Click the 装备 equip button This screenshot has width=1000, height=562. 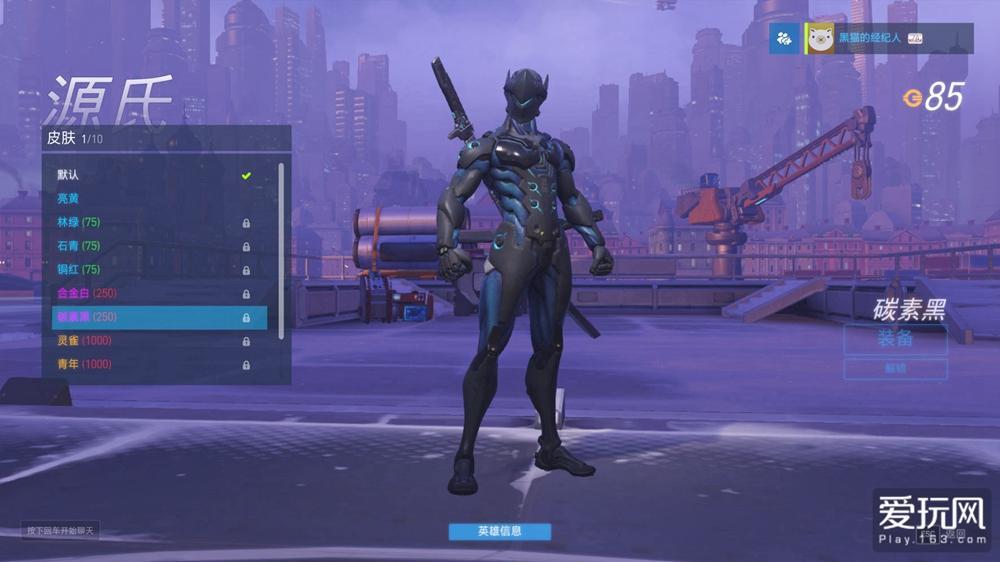895,338
